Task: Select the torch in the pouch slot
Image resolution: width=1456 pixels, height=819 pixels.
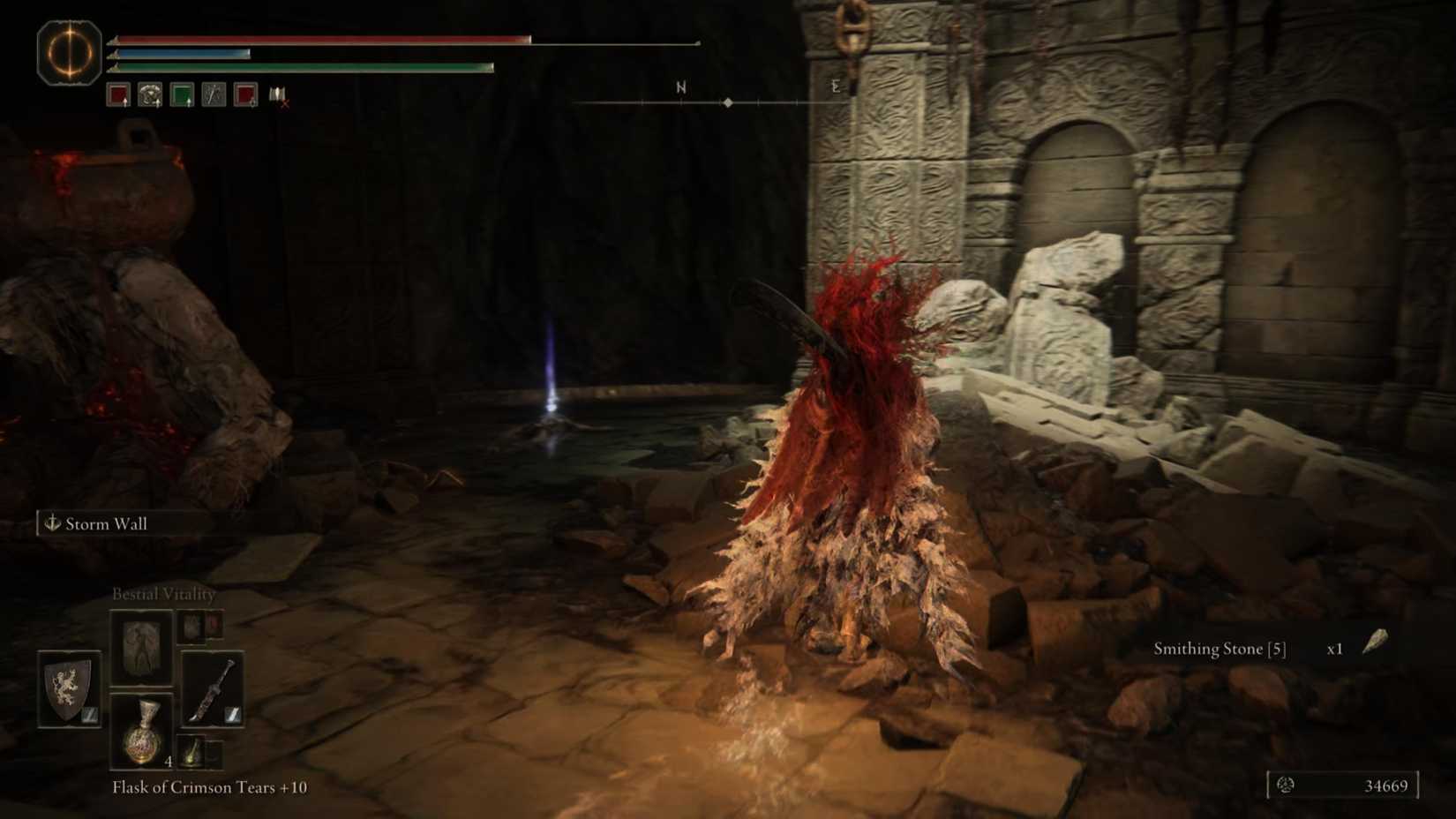Action: click(x=192, y=751)
